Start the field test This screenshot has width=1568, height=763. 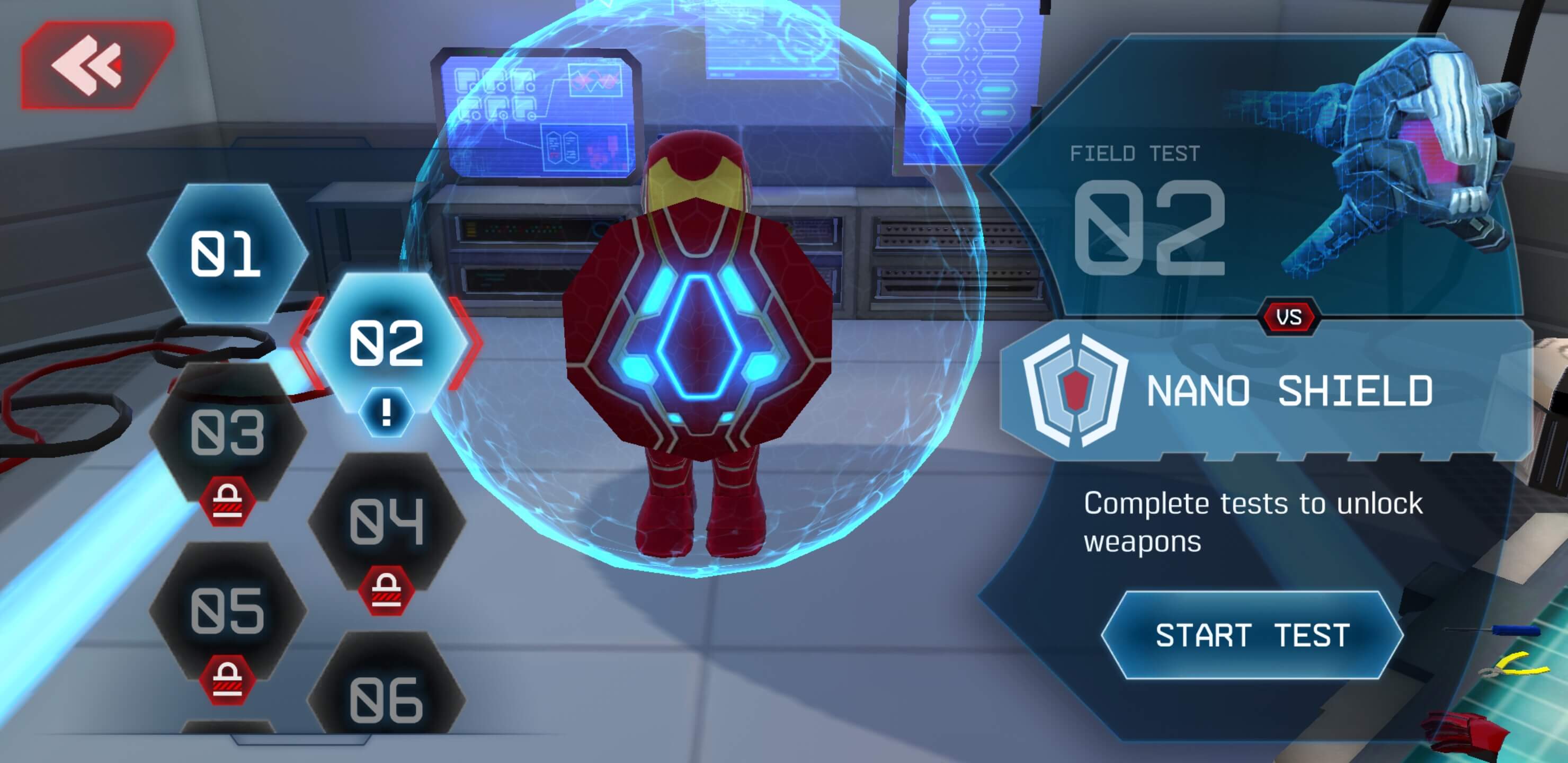(x=1252, y=635)
